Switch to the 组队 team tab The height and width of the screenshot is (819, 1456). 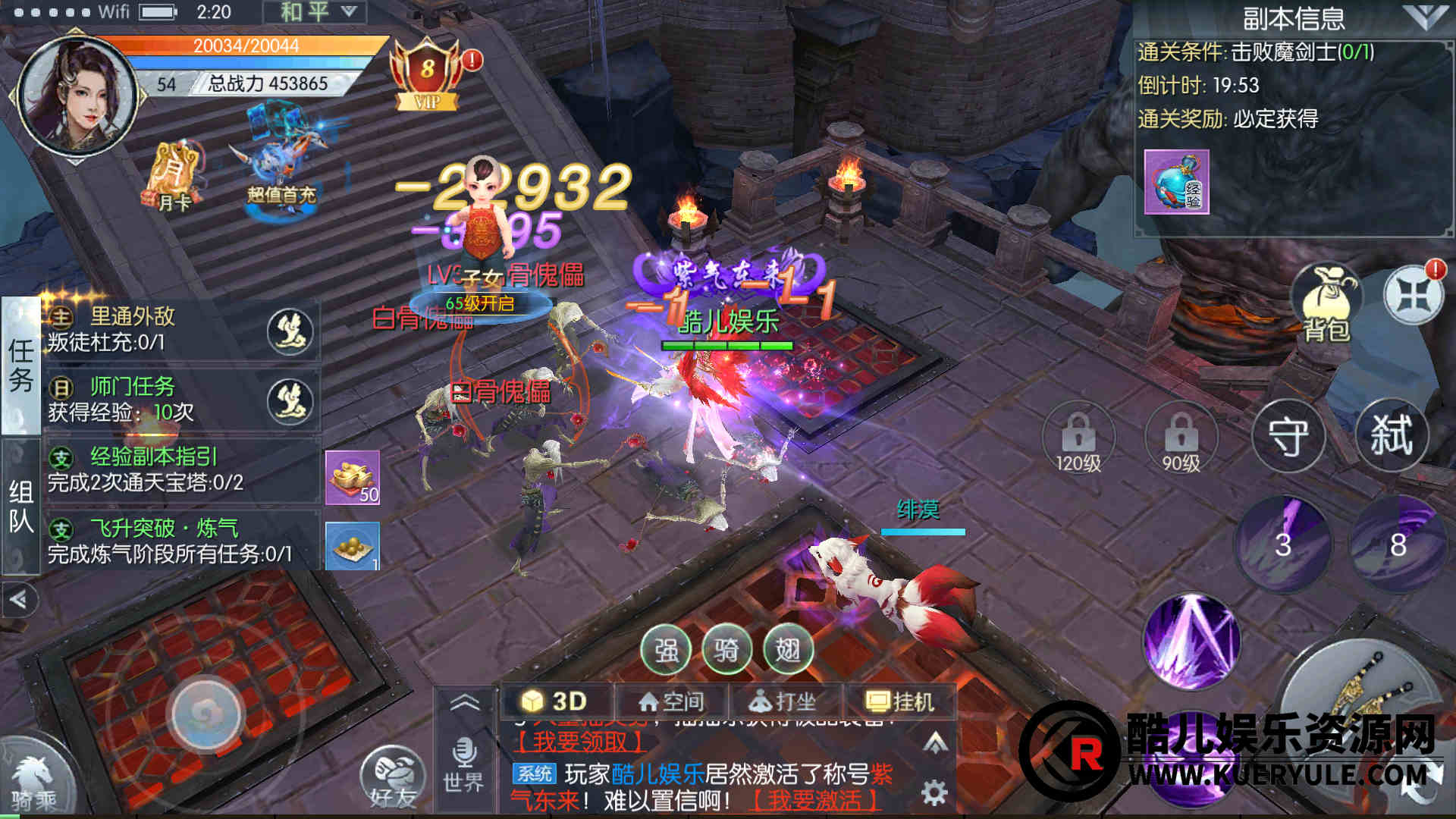(x=20, y=506)
